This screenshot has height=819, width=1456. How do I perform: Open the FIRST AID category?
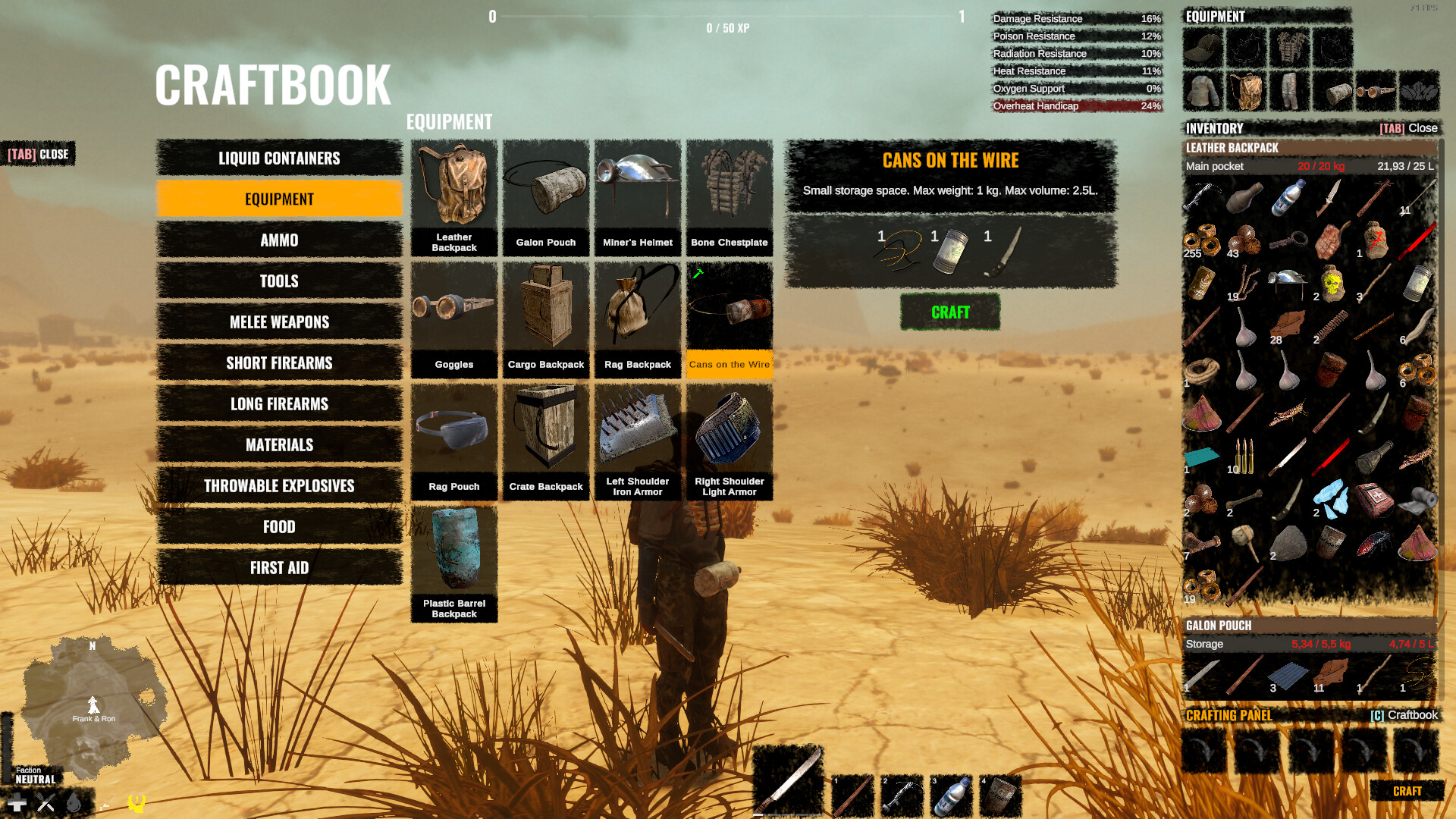[x=278, y=567]
